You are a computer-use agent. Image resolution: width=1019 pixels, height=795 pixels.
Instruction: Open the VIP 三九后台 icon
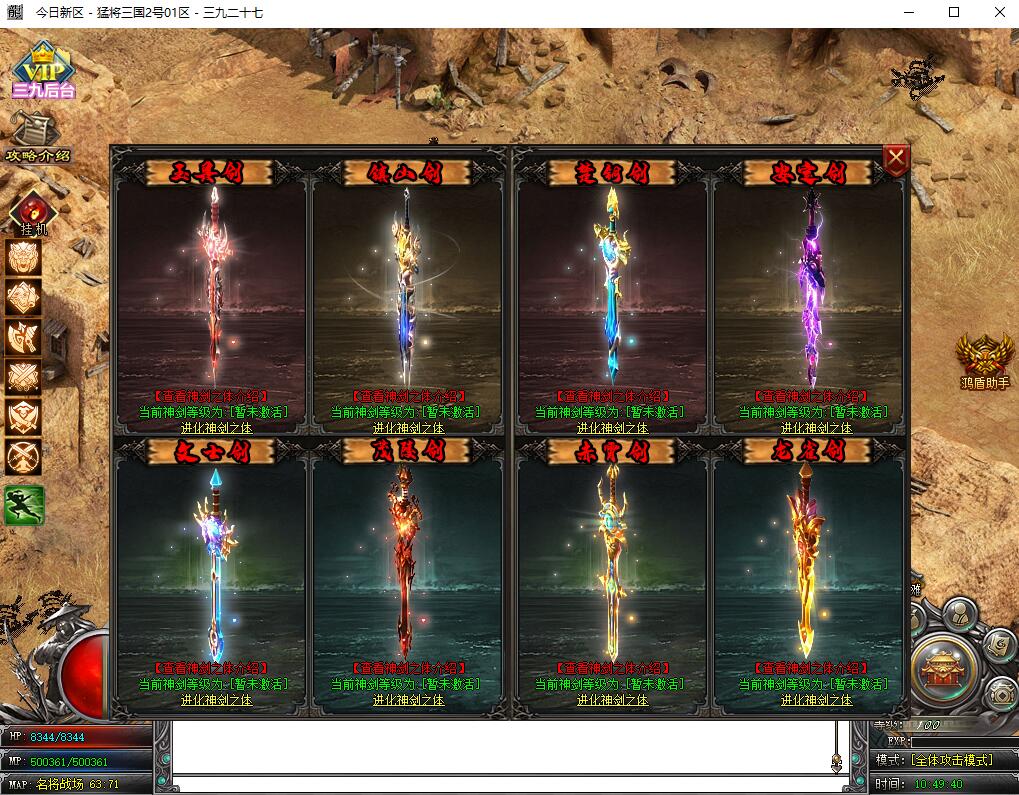point(43,69)
